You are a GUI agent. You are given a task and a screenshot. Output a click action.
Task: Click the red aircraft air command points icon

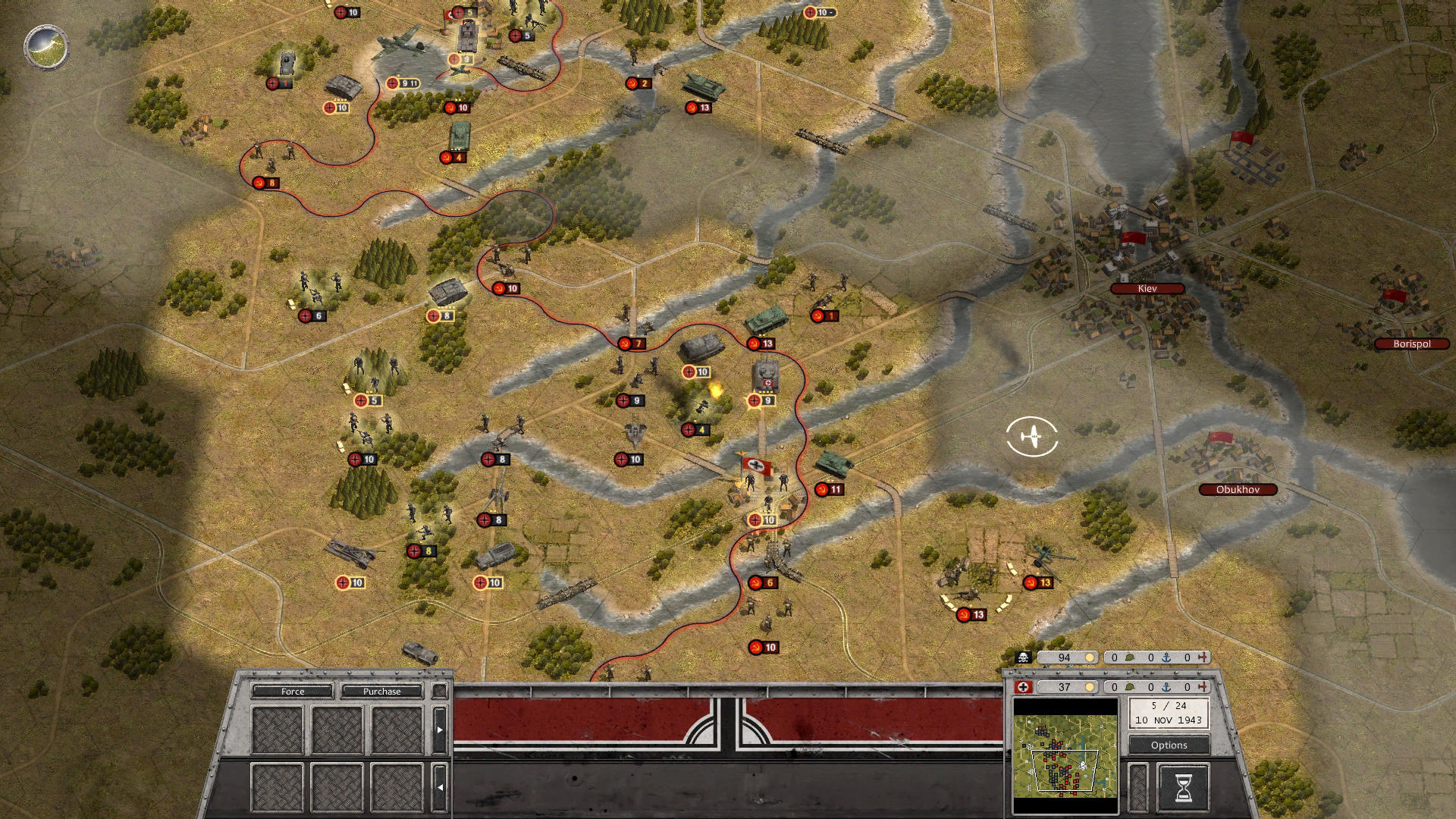[x=1203, y=658]
